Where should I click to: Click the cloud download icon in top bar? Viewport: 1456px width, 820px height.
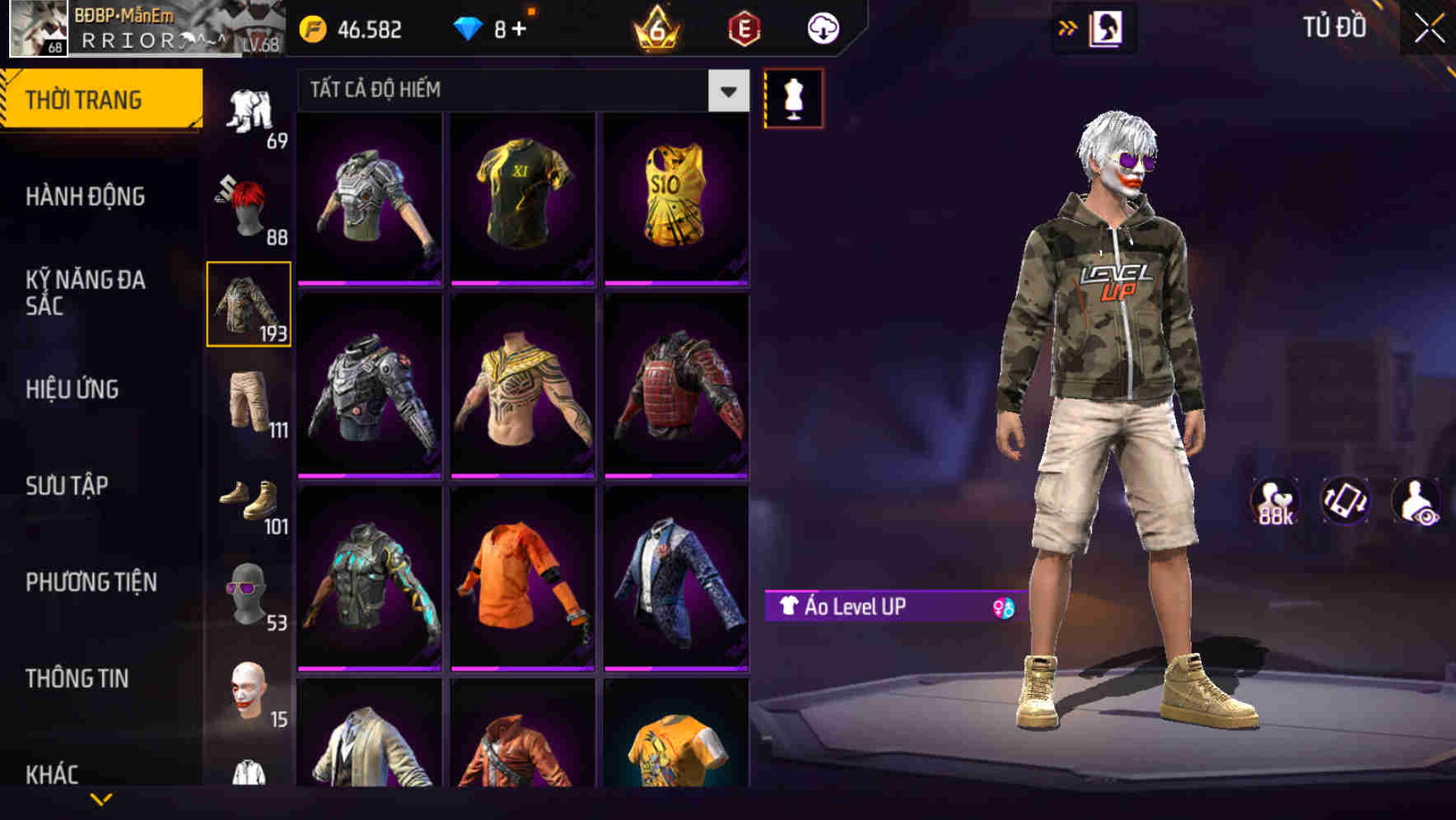(x=821, y=27)
